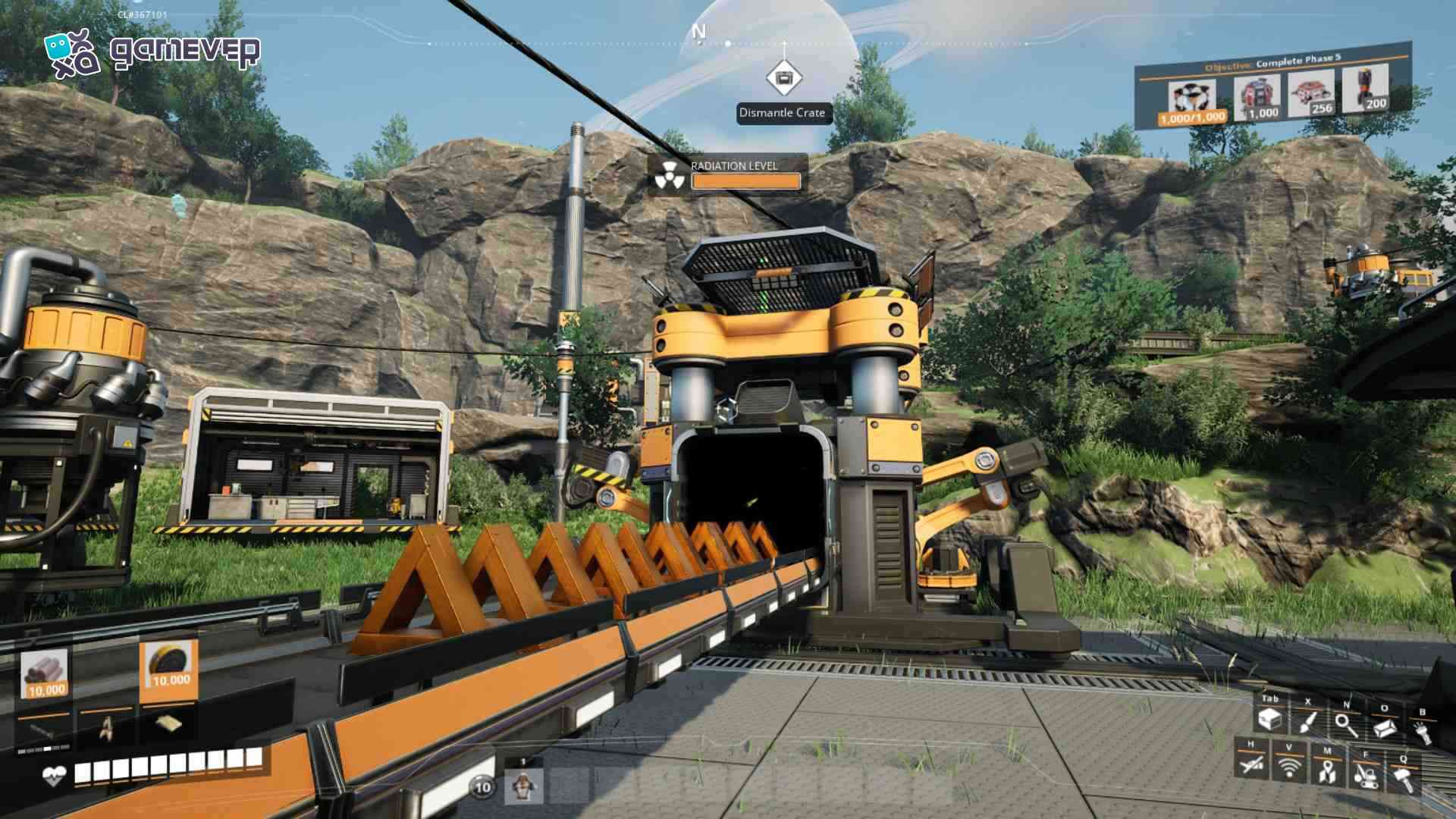Open the hammer build menu icon

click(x=1403, y=778)
